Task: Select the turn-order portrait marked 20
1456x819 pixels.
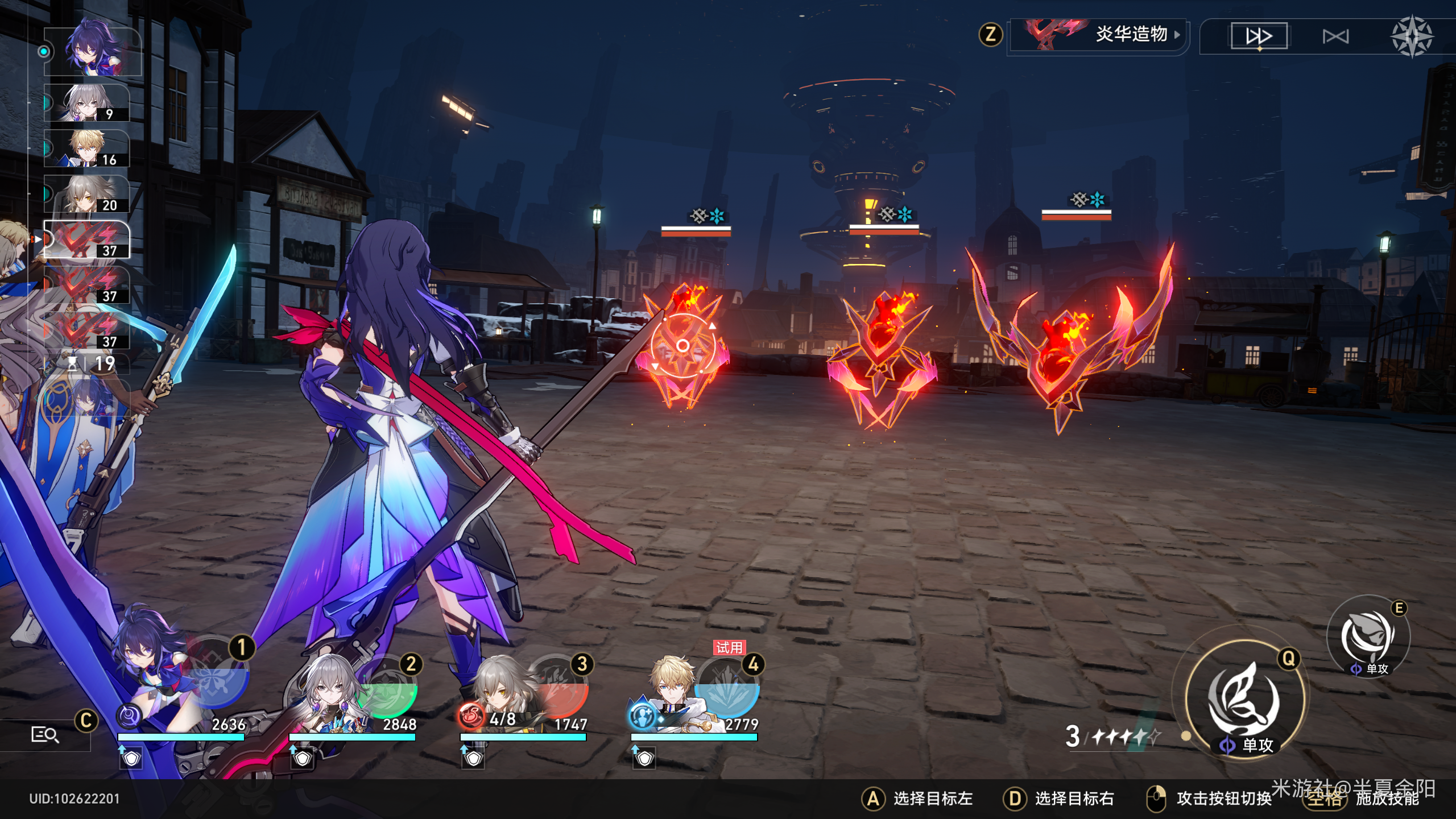Action: [x=87, y=194]
